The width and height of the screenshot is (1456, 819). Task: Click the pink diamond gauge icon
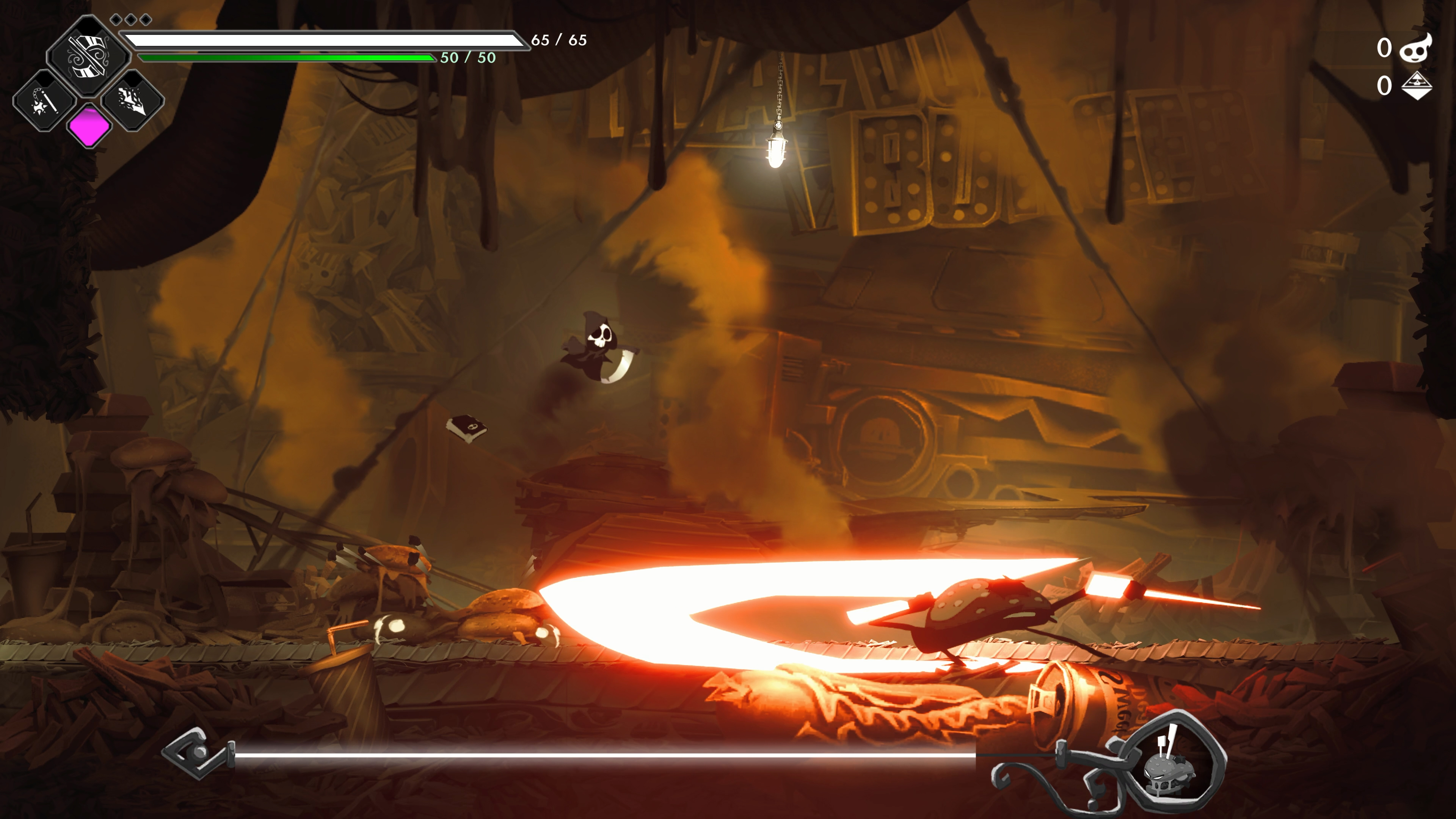[x=89, y=126]
